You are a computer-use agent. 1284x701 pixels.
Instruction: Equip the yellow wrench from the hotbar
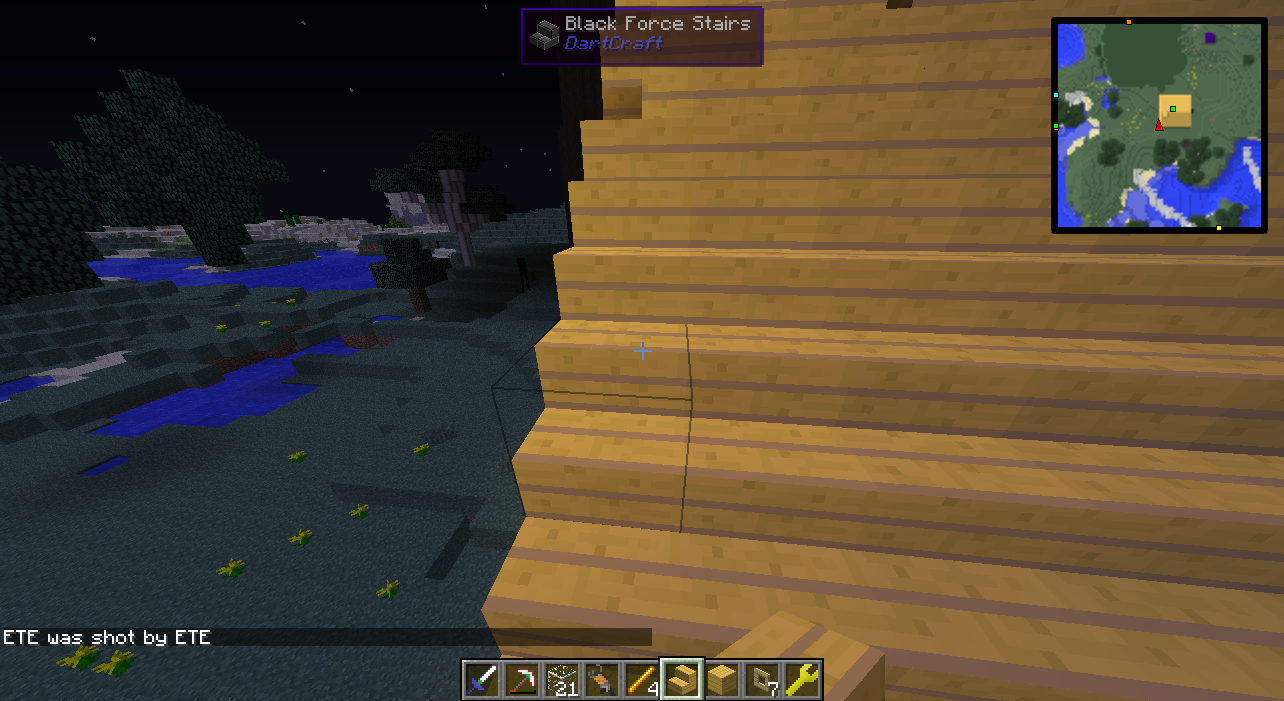tap(802, 680)
